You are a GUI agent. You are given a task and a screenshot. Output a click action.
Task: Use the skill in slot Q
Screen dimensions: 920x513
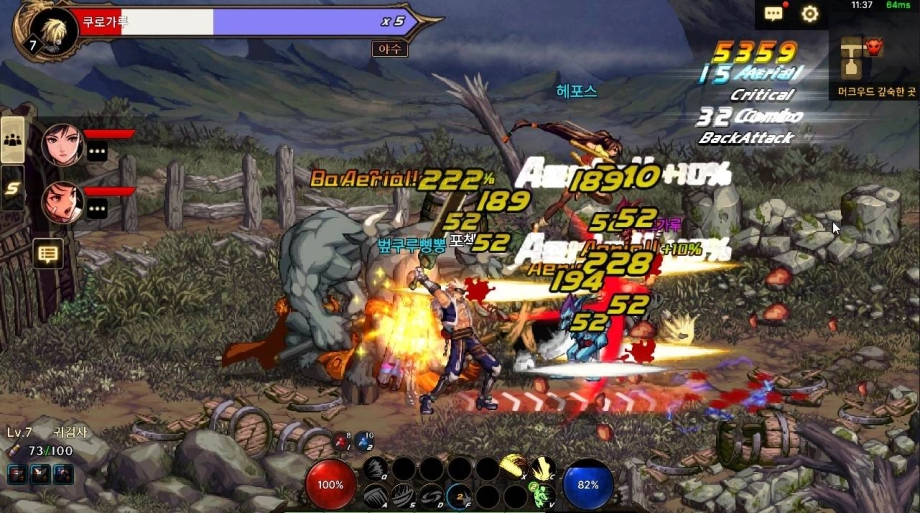375,468
